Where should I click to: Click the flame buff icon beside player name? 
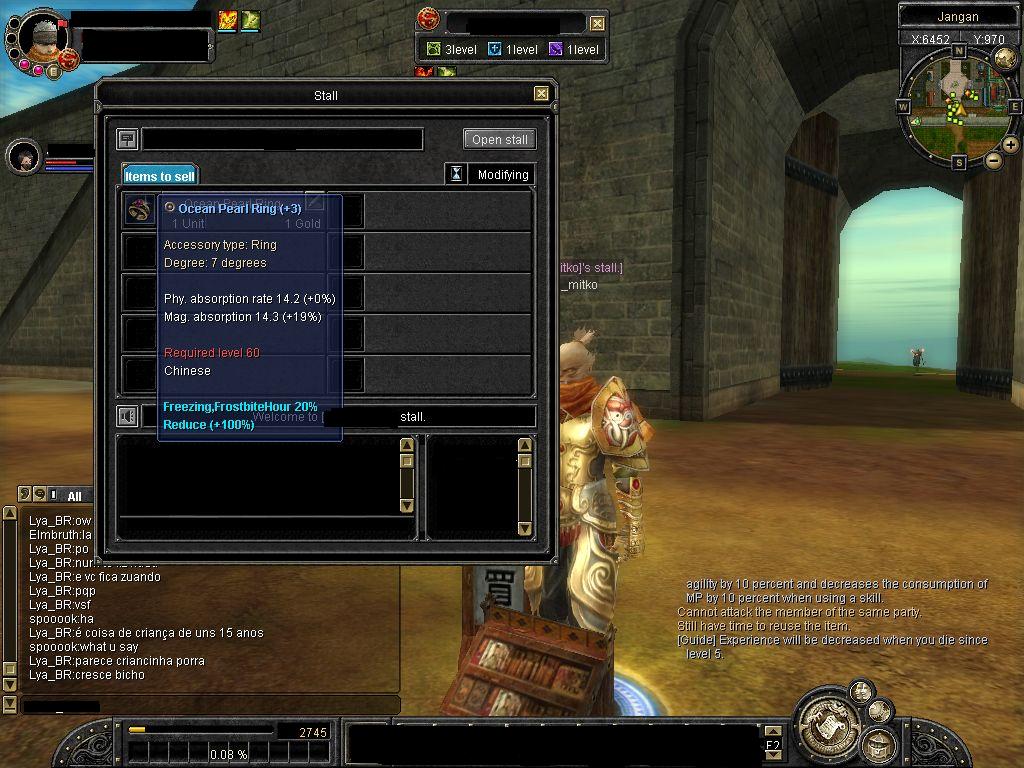(x=228, y=20)
